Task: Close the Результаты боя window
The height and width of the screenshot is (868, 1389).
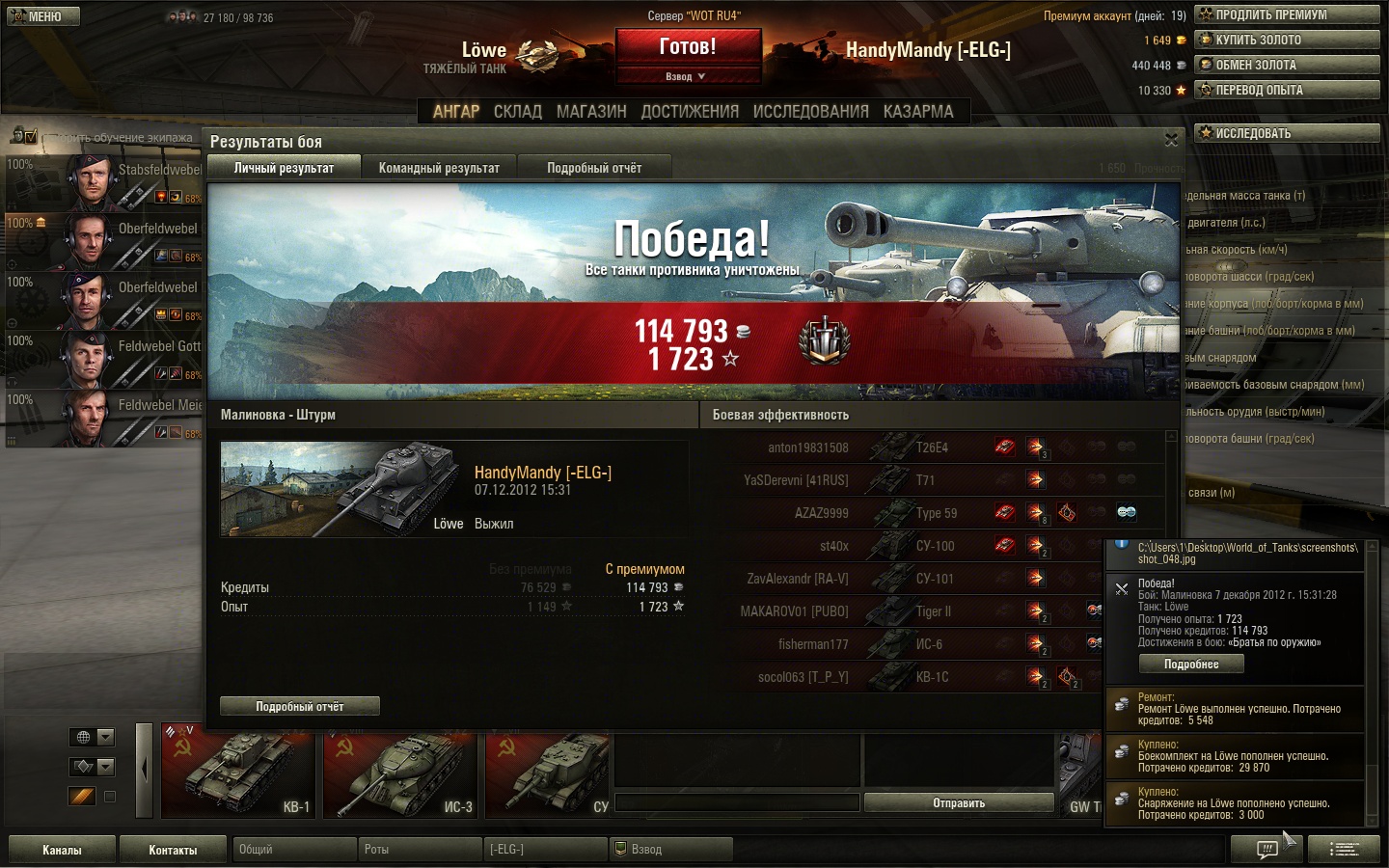Action: 1171,140
